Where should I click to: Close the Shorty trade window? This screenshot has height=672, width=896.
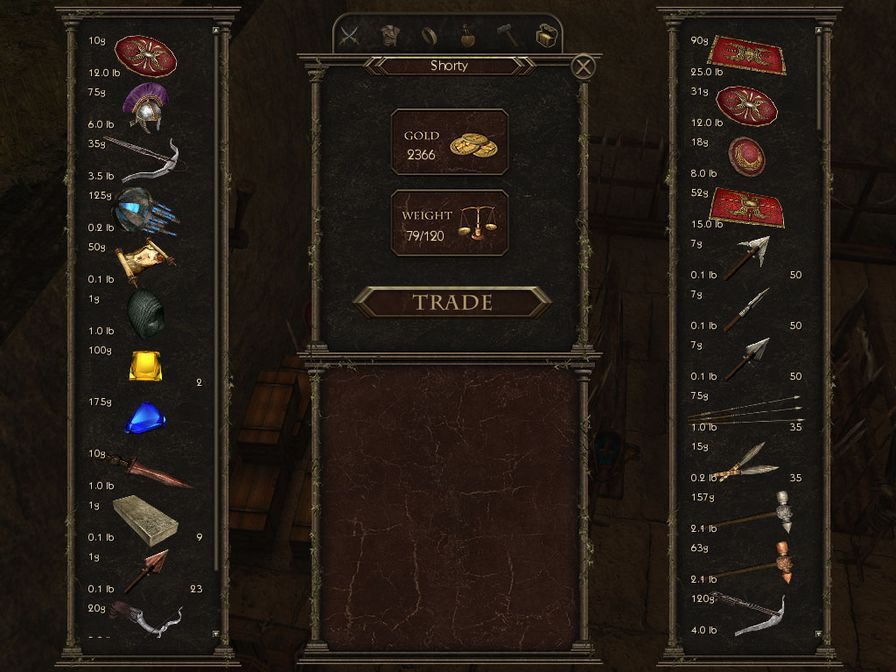[583, 67]
